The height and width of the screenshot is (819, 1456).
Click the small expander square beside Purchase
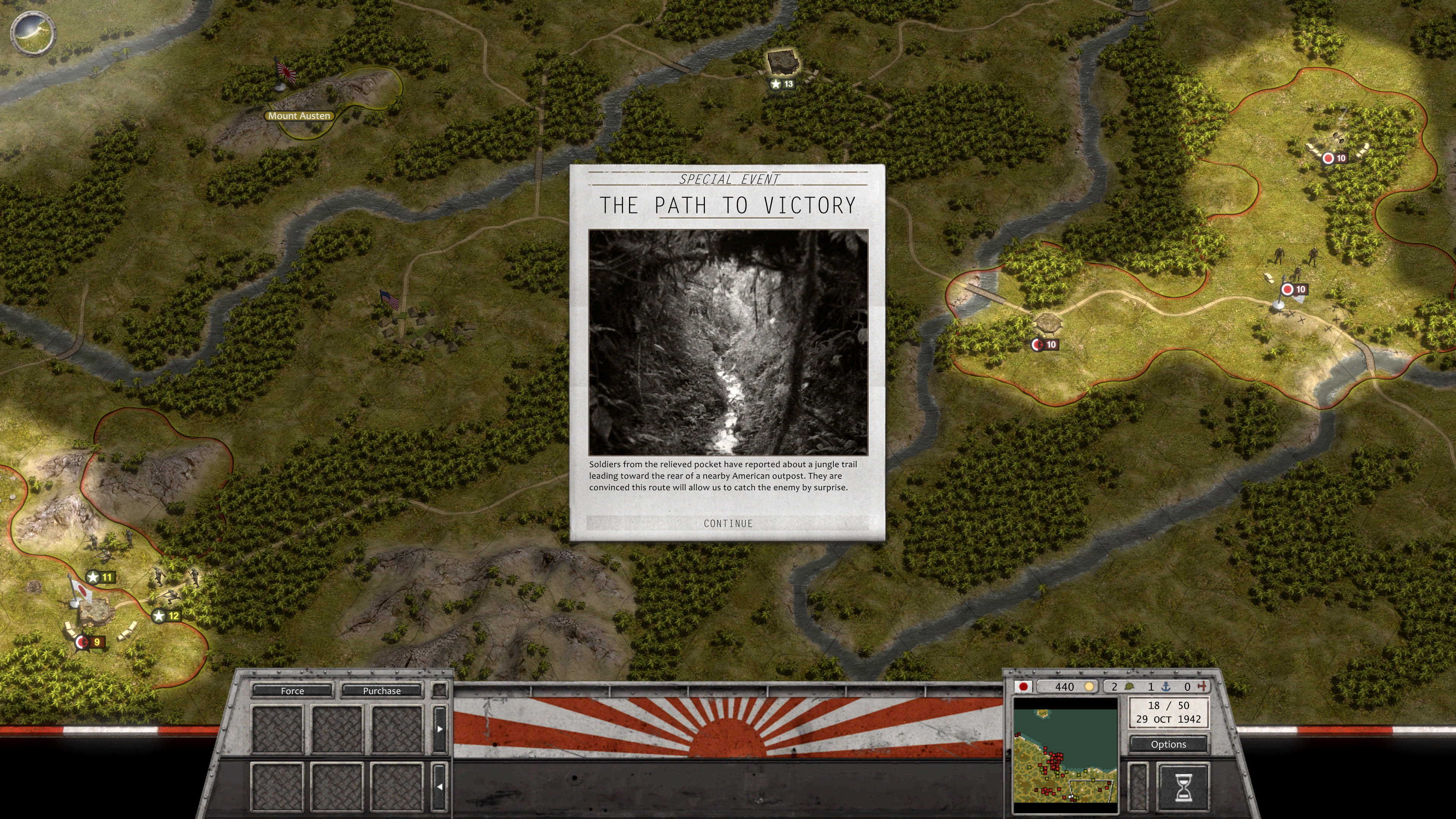(440, 691)
